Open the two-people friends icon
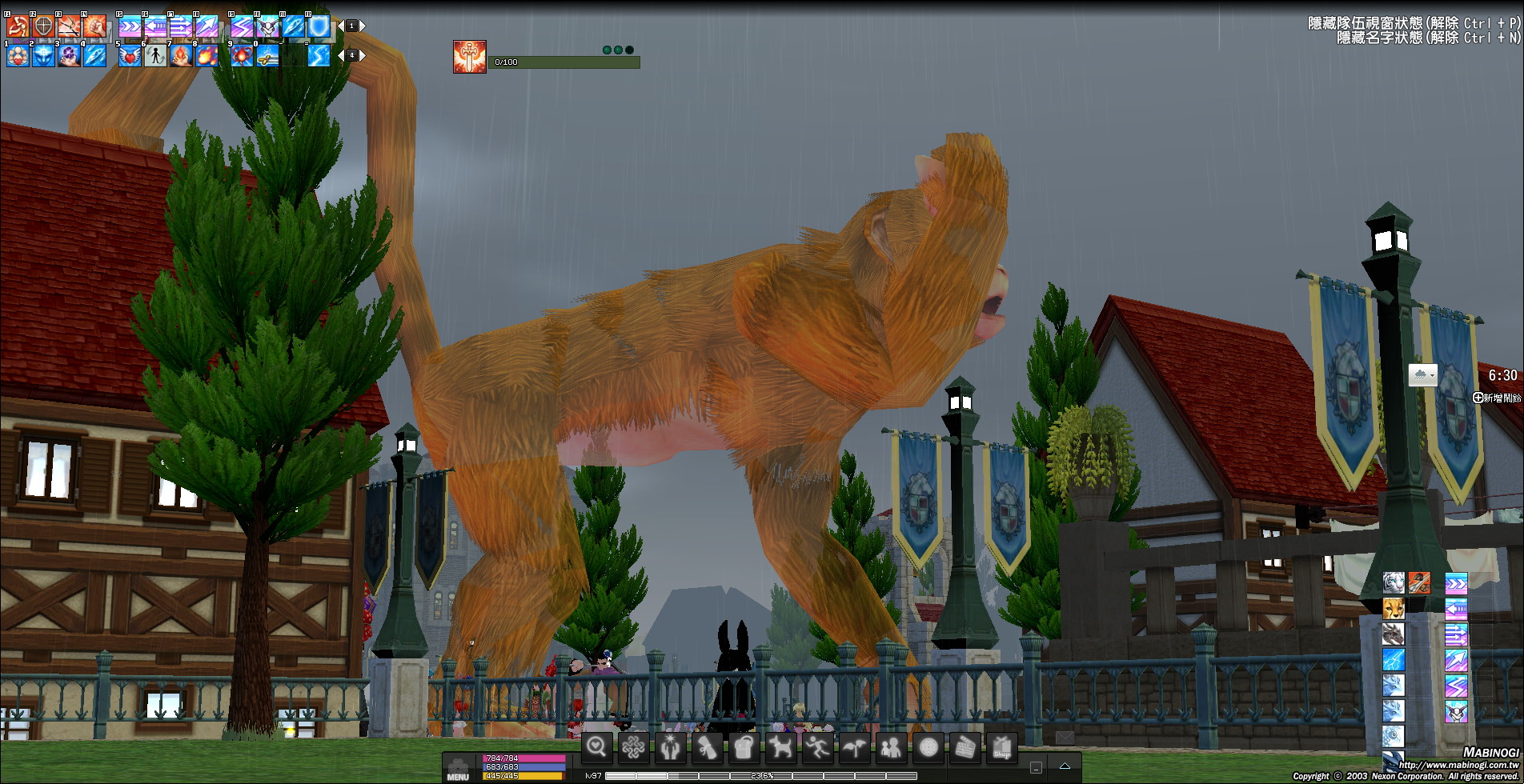This screenshot has width=1524, height=784. tap(891, 748)
